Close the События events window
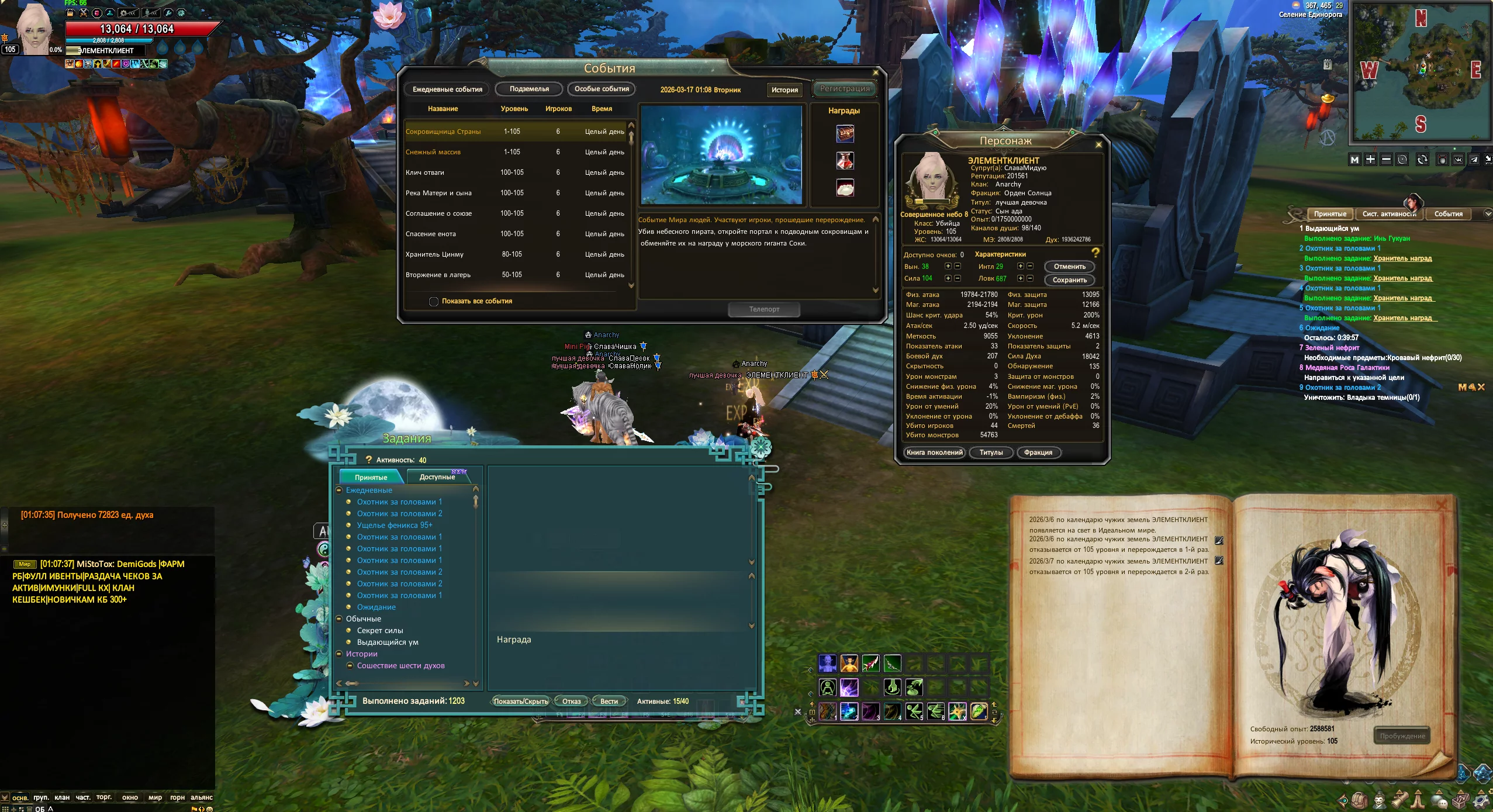 point(875,72)
